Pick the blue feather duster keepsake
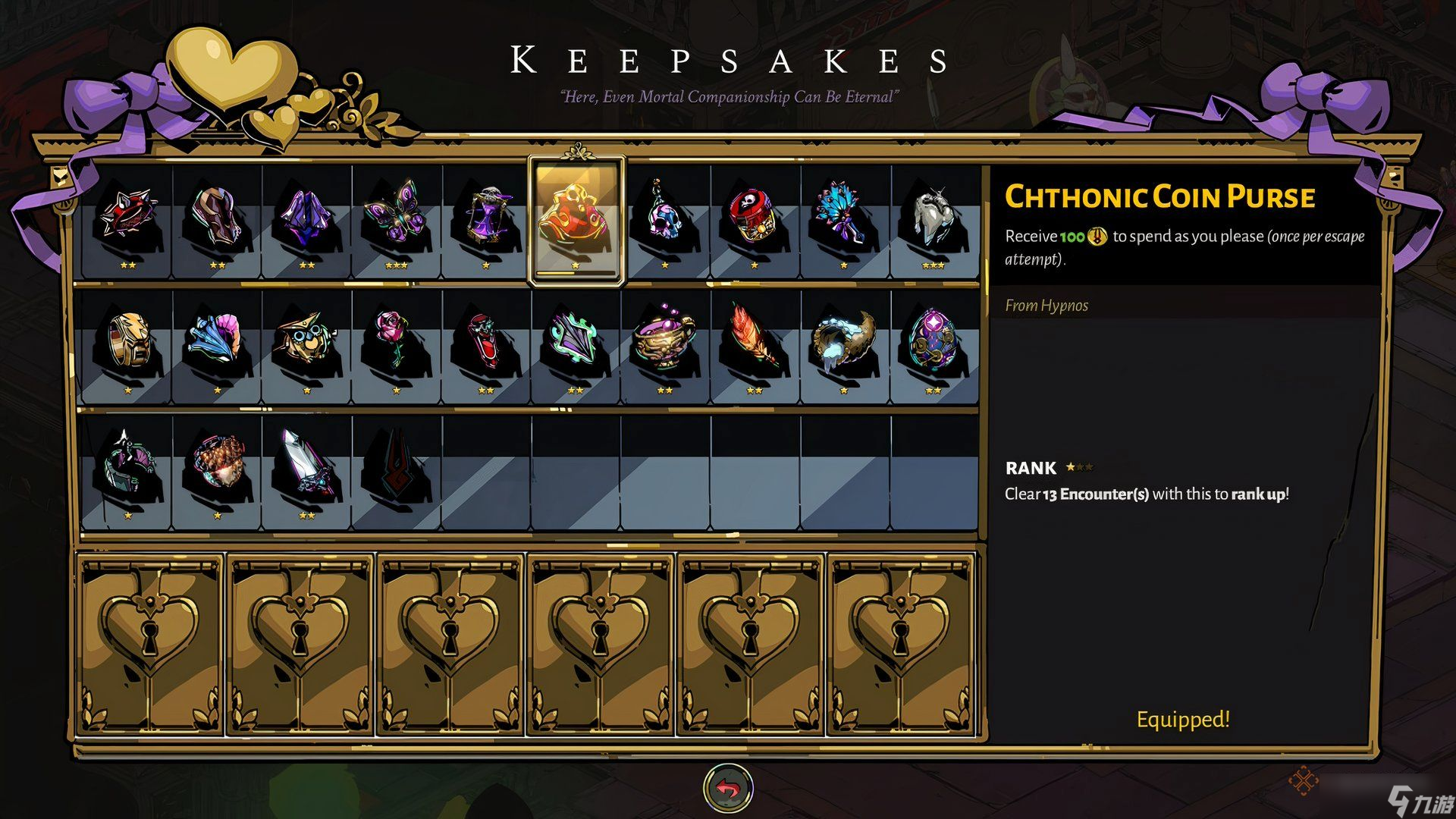This screenshot has width=1456, height=819. pos(844,218)
